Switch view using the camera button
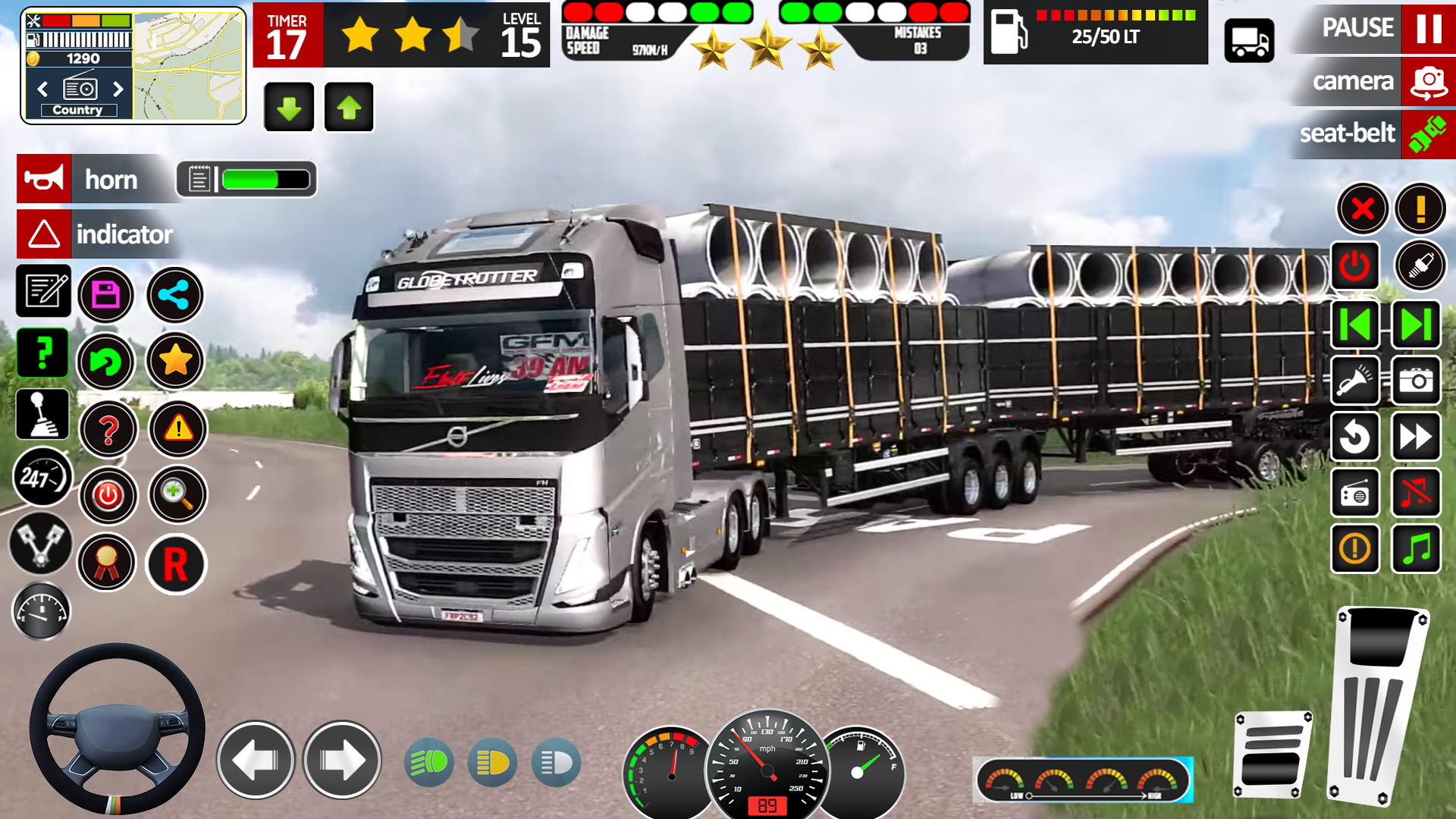Viewport: 1456px width, 819px height. point(1429,81)
